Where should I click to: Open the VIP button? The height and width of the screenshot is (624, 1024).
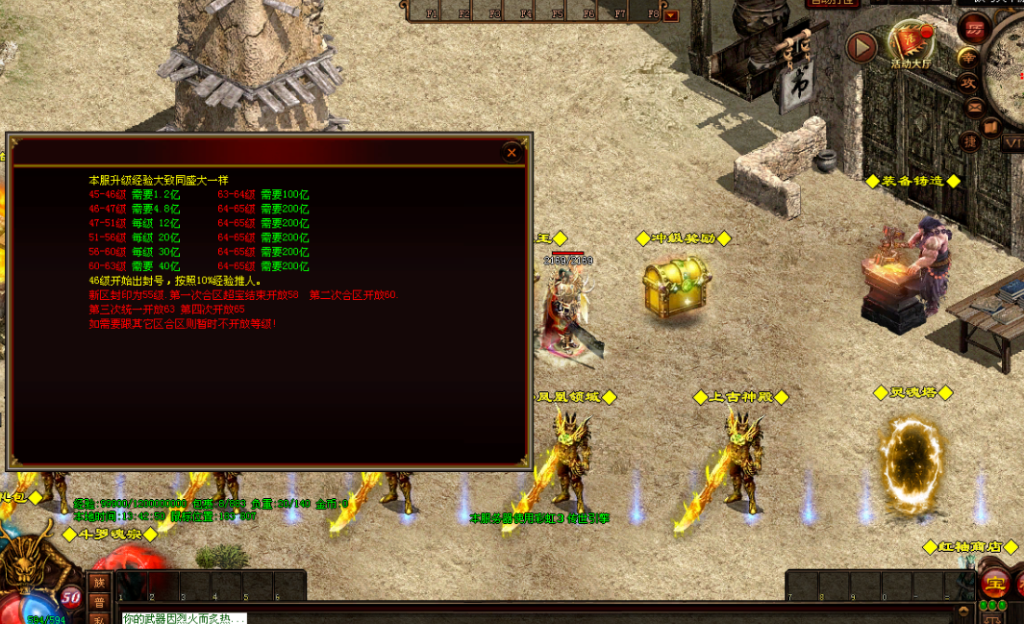[x=1012, y=142]
